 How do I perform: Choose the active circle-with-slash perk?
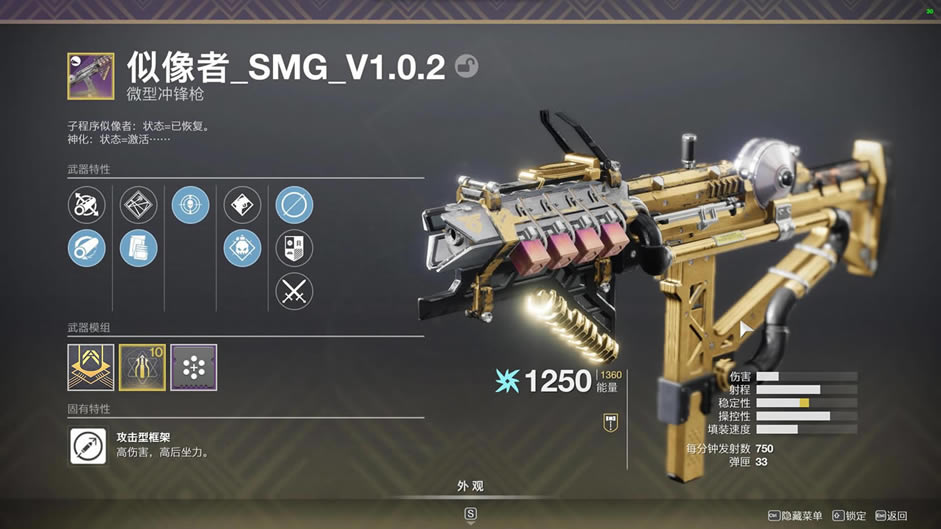coord(294,205)
